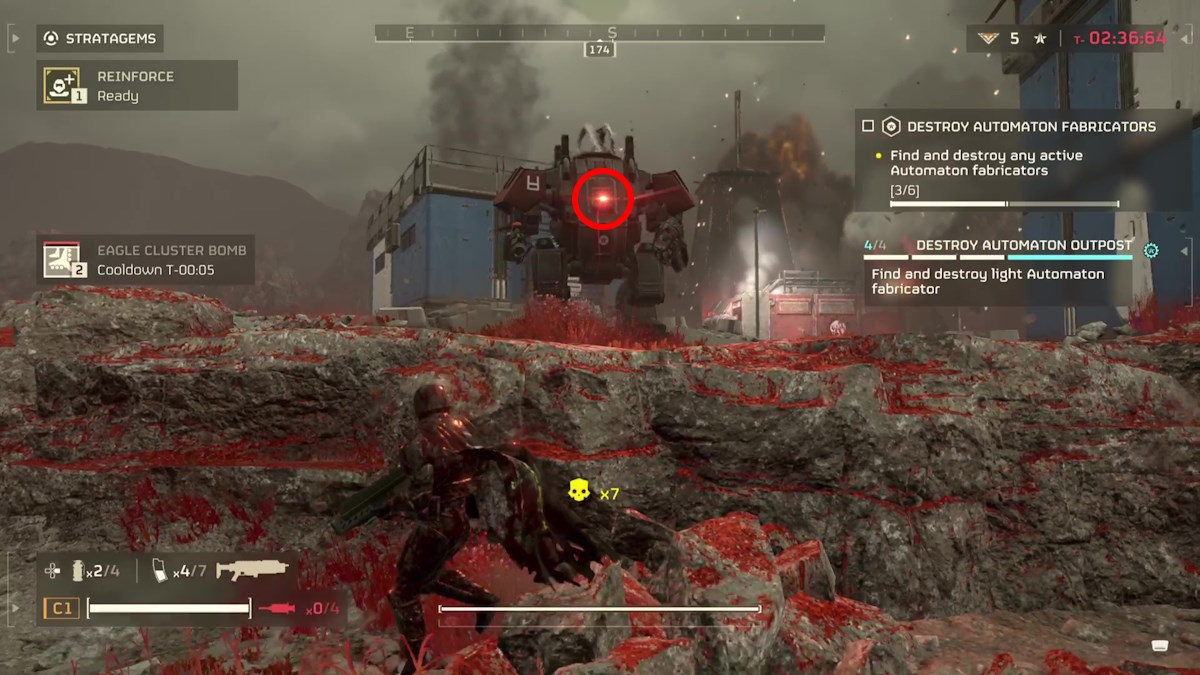
Task: Select Destroy Automaton Fabricators objective
Action: pyautogui.click(x=1031, y=127)
